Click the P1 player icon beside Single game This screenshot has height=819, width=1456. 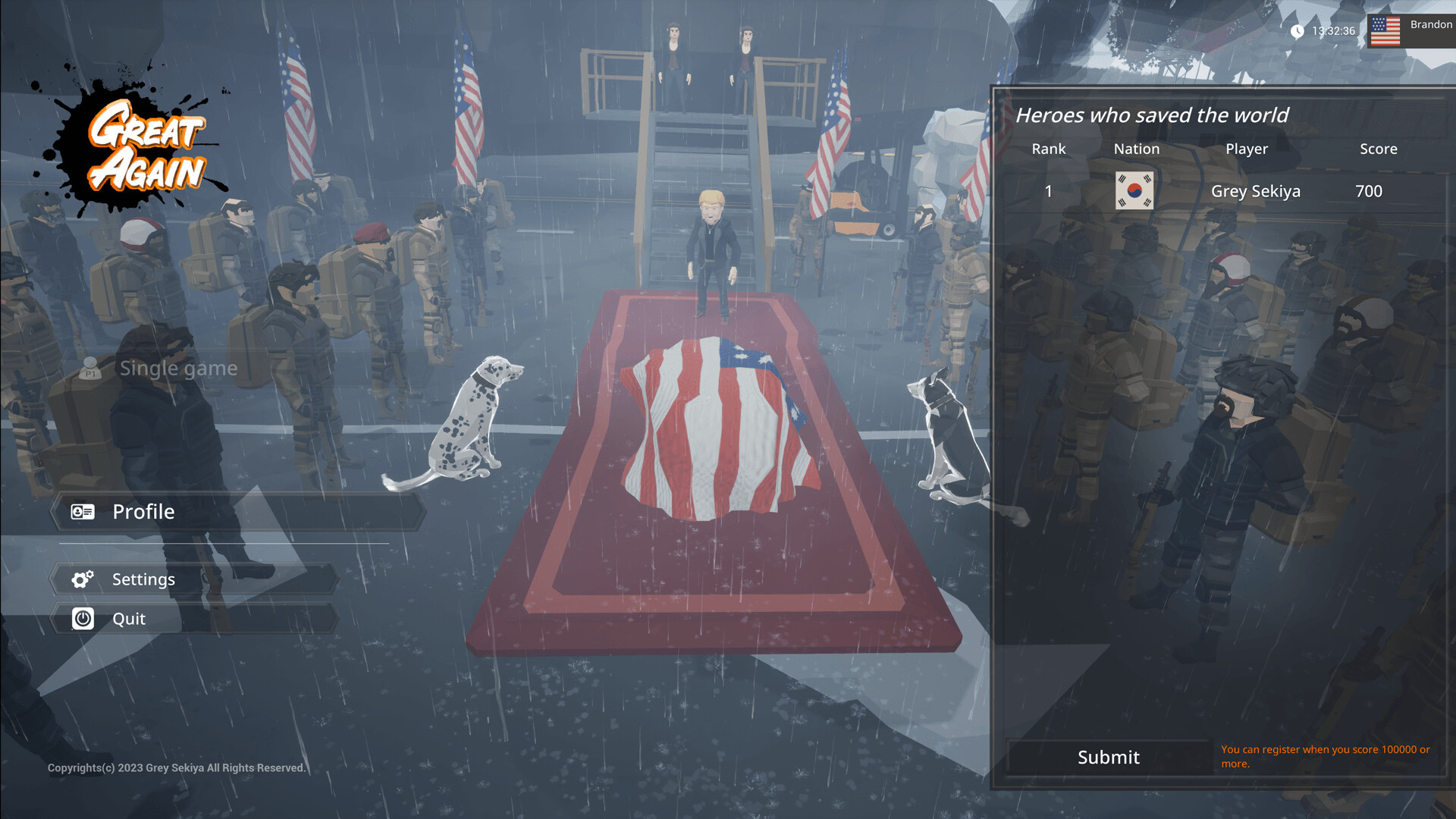coord(90,369)
